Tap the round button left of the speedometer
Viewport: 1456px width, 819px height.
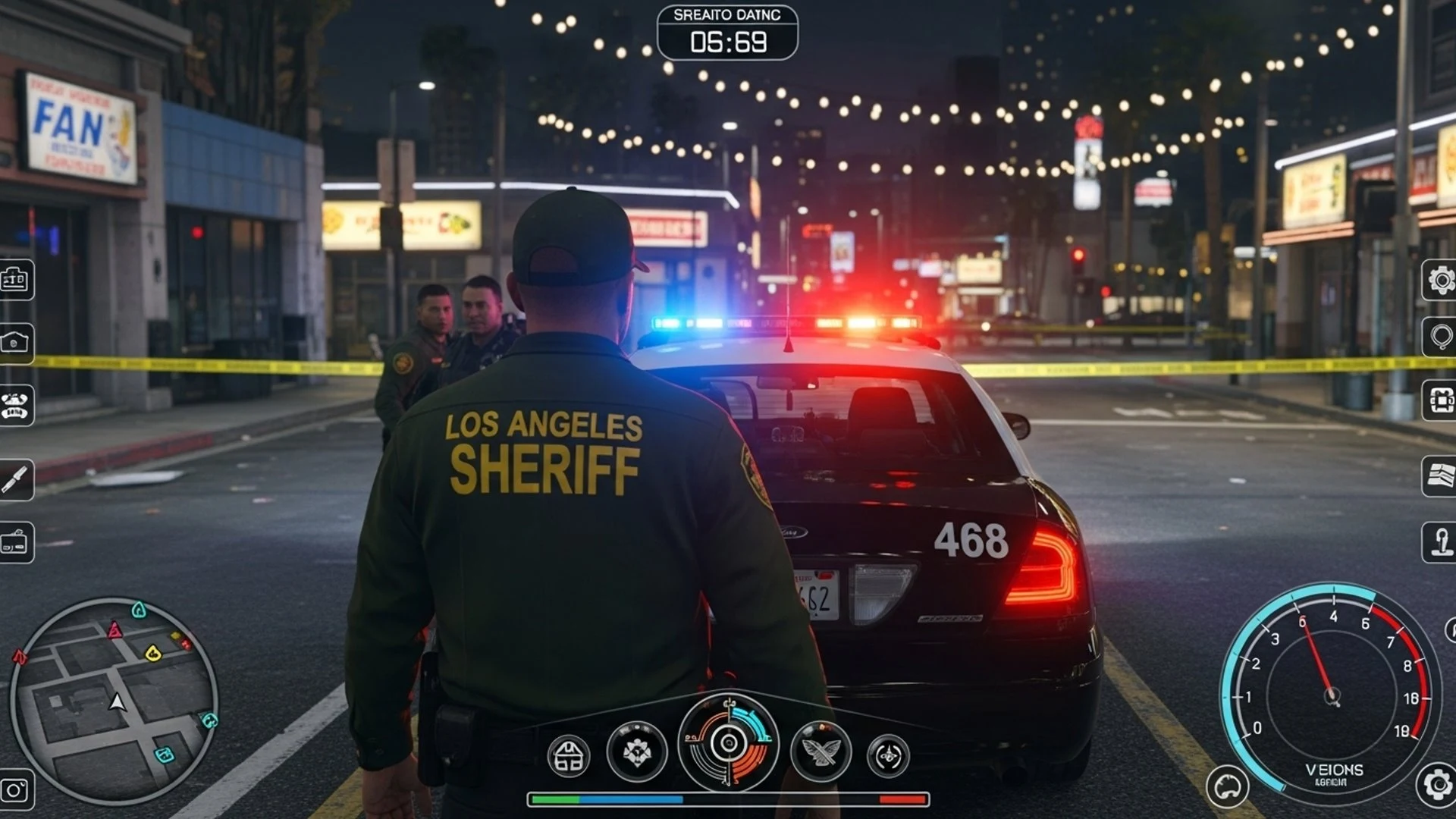tap(1226, 788)
